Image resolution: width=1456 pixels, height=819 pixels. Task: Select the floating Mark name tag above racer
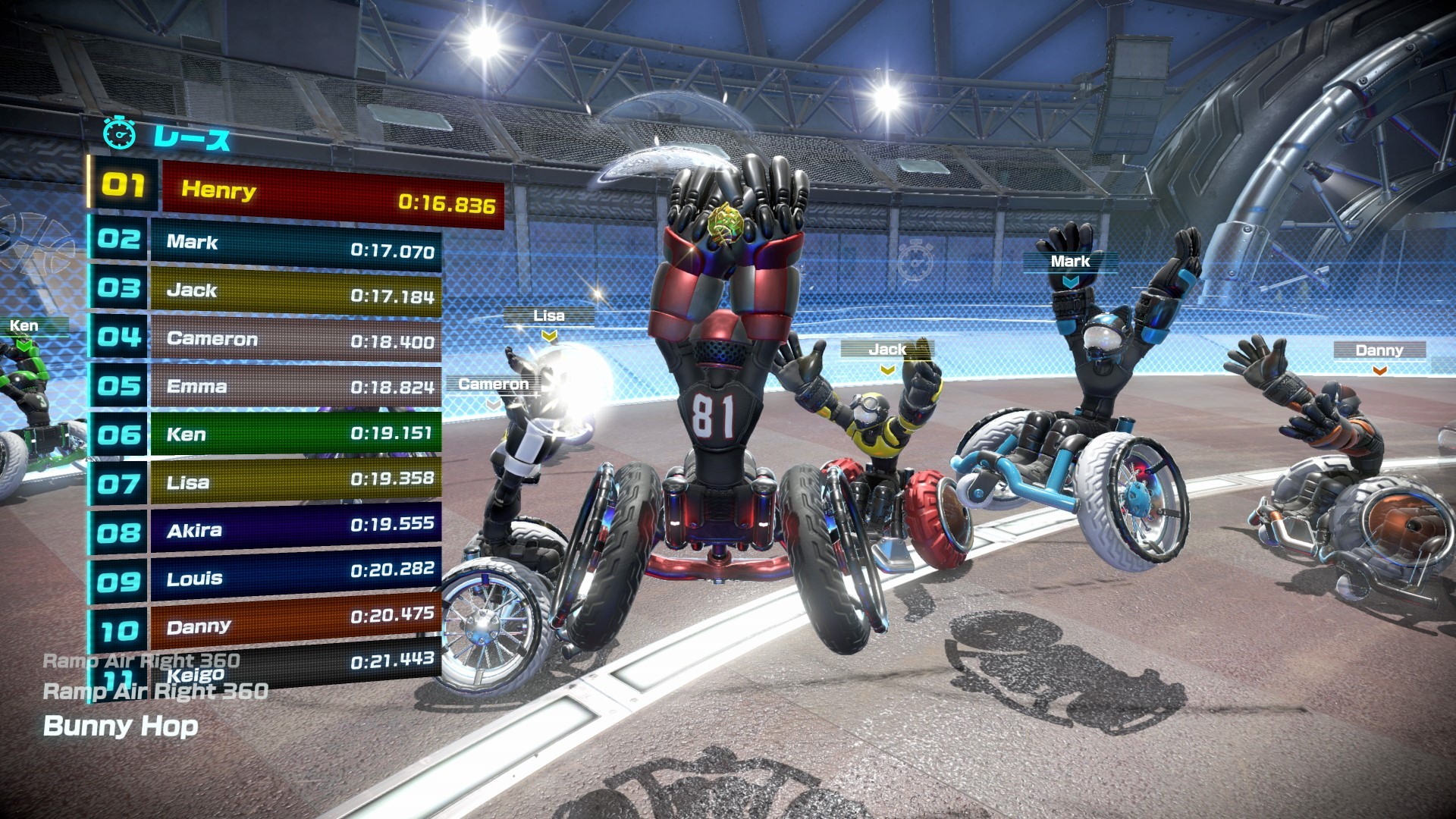[x=1070, y=262]
